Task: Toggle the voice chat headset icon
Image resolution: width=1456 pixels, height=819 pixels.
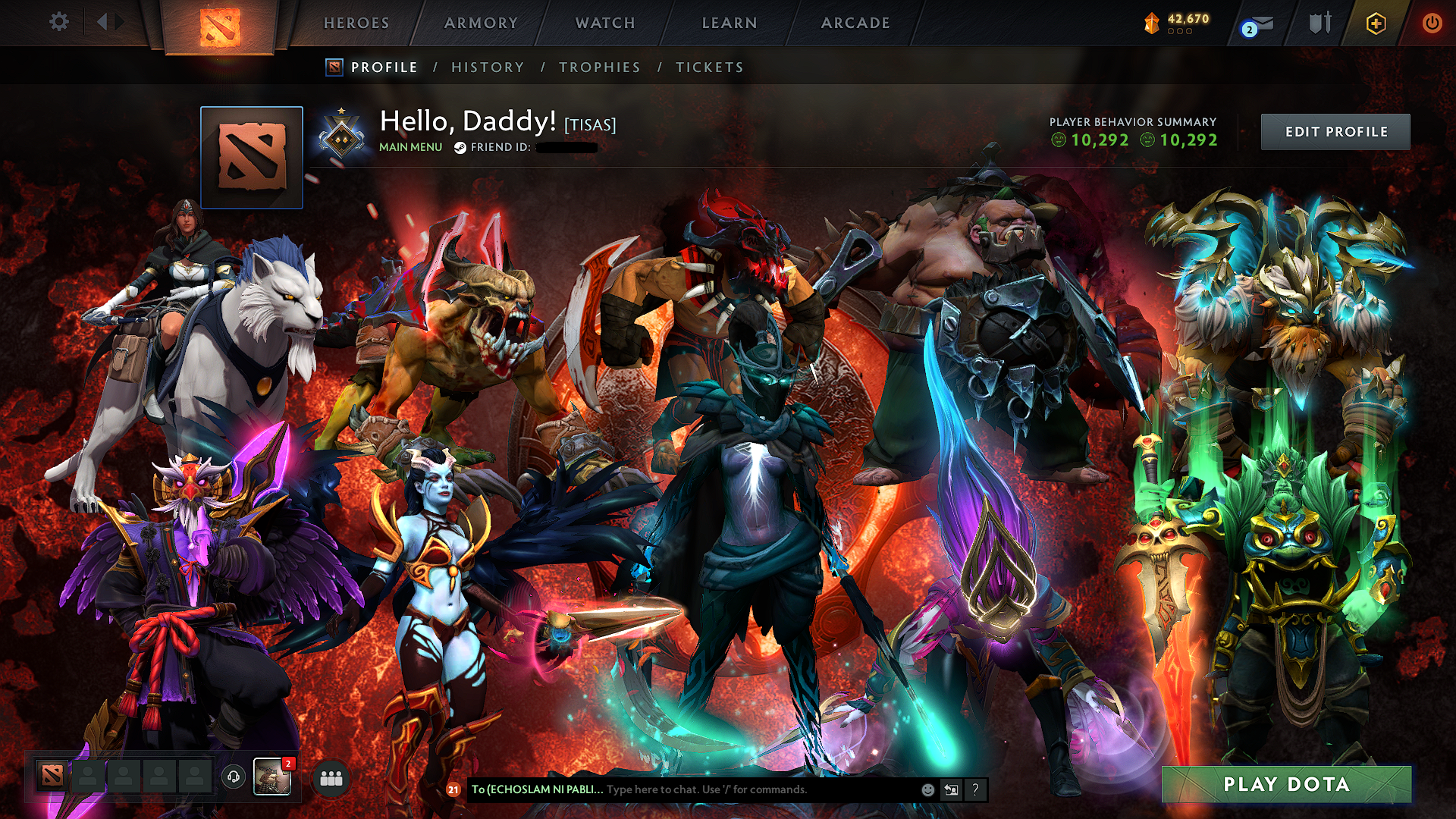Action: [x=234, y=778]
